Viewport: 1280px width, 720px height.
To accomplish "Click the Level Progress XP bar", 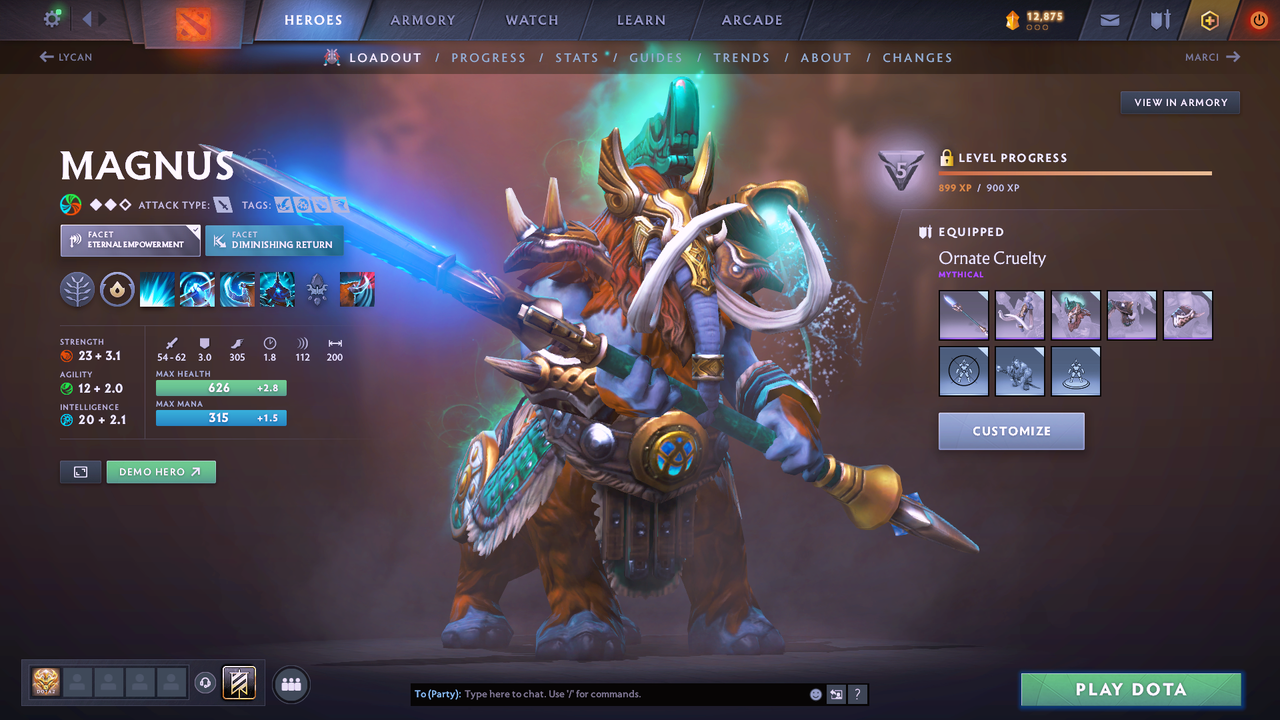I will coord(1075,172).
